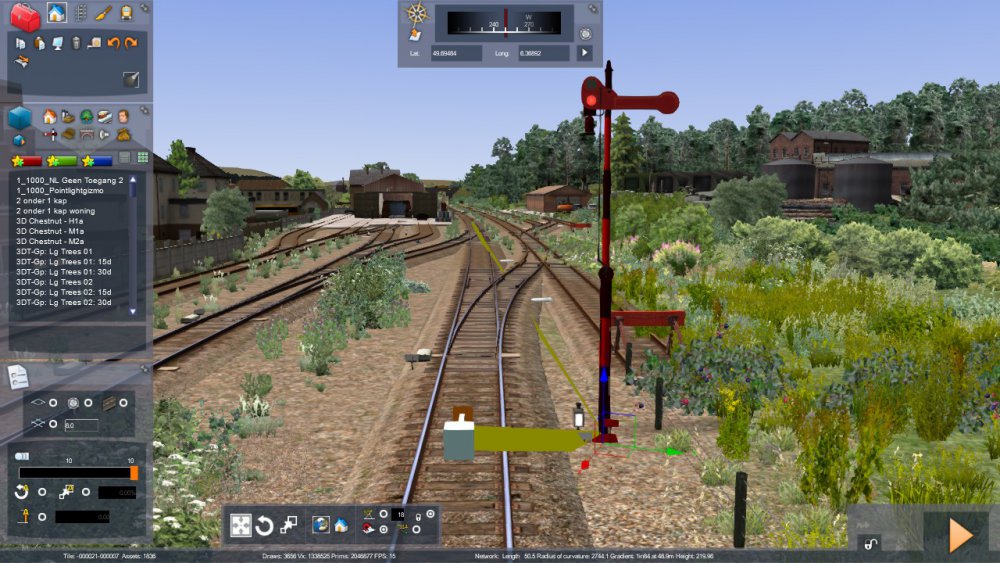Open the compass rose settings
The image size is (1000, 563).
(416, 13)
